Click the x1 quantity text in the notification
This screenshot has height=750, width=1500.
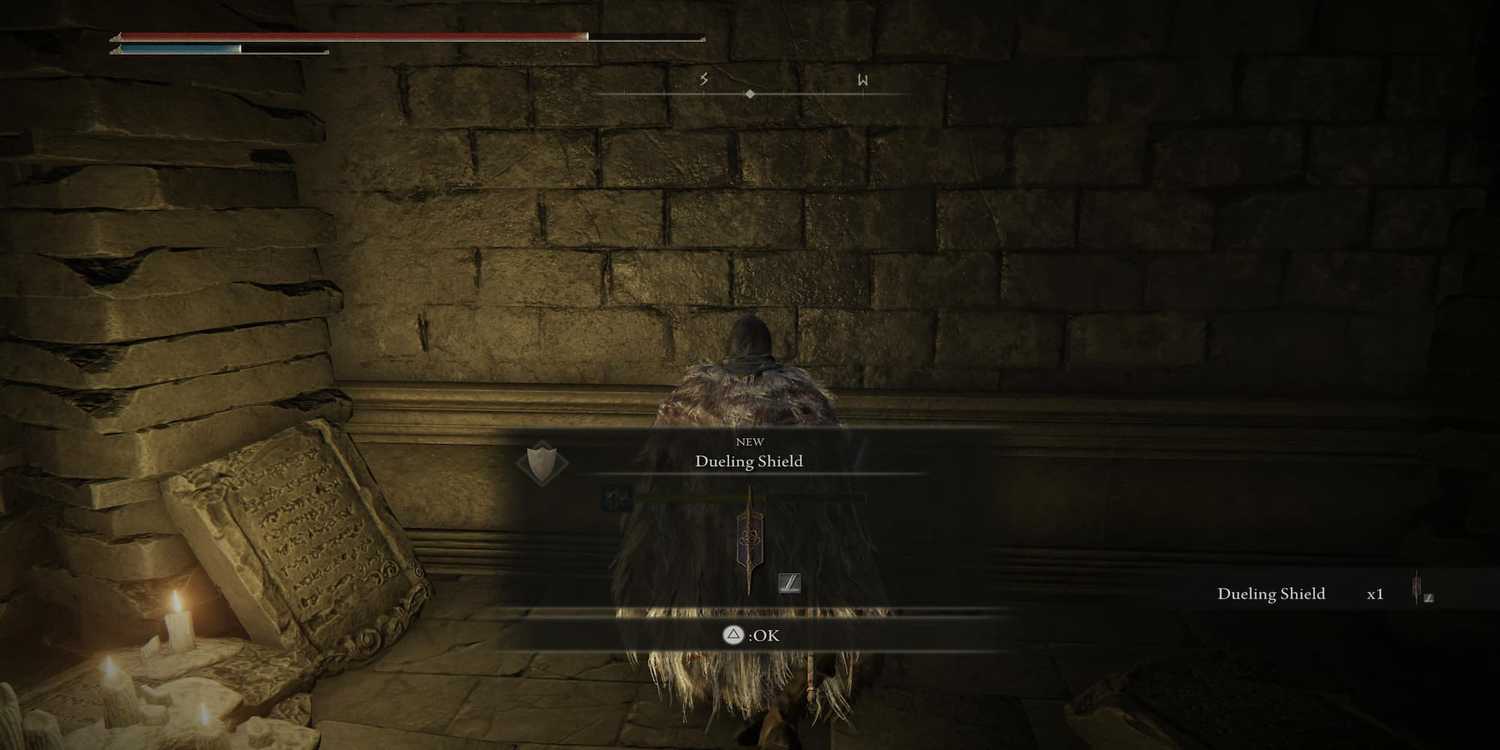[1376, 593]
